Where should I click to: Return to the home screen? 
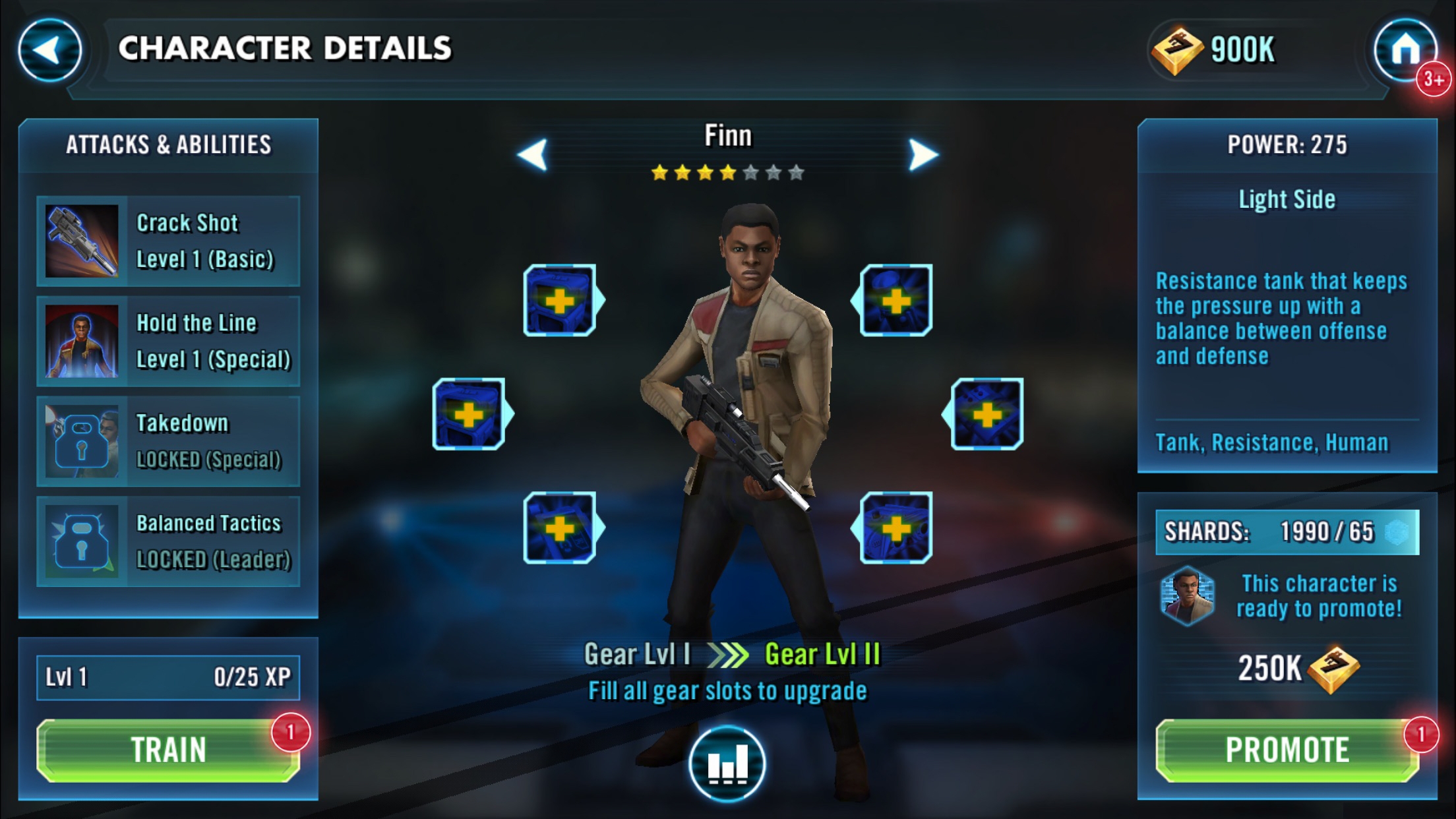pyautogui.click(x=1405, y=50)
